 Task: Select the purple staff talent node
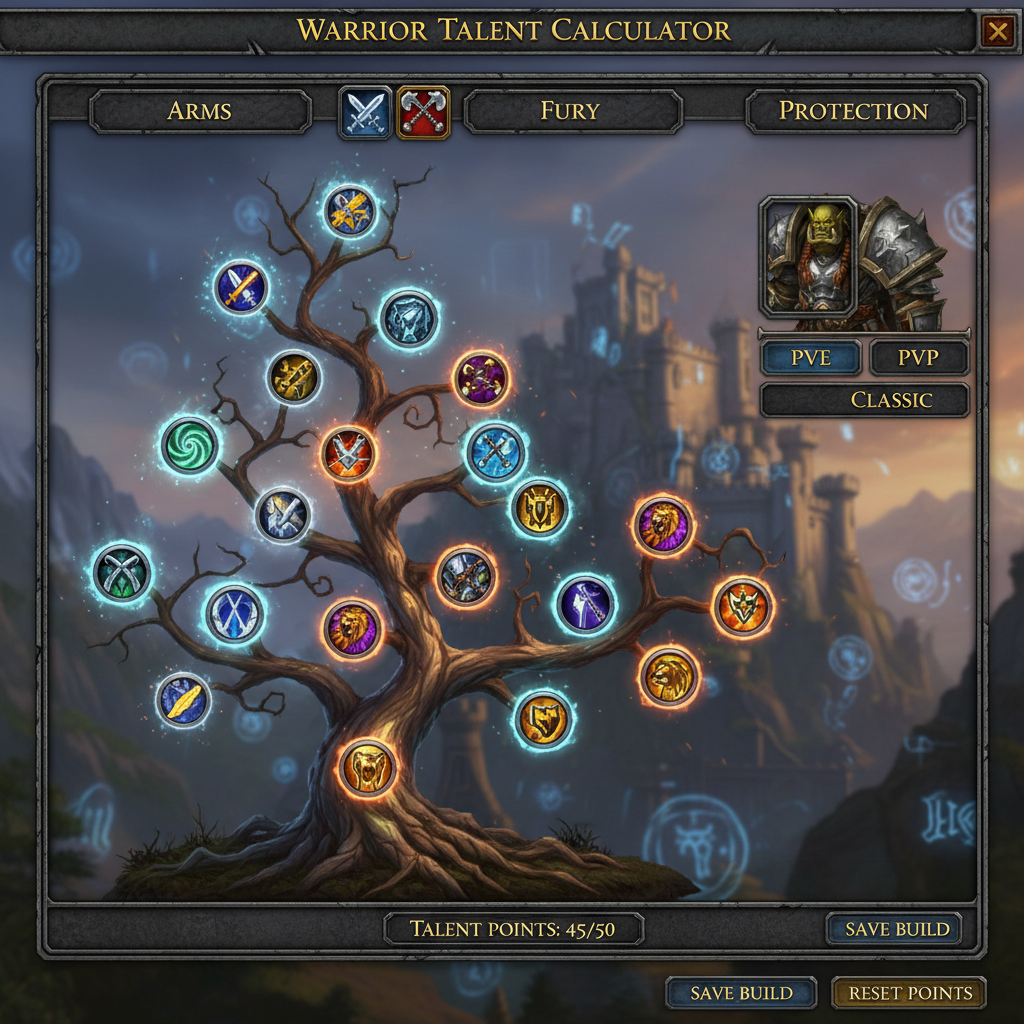click(585, 604)
